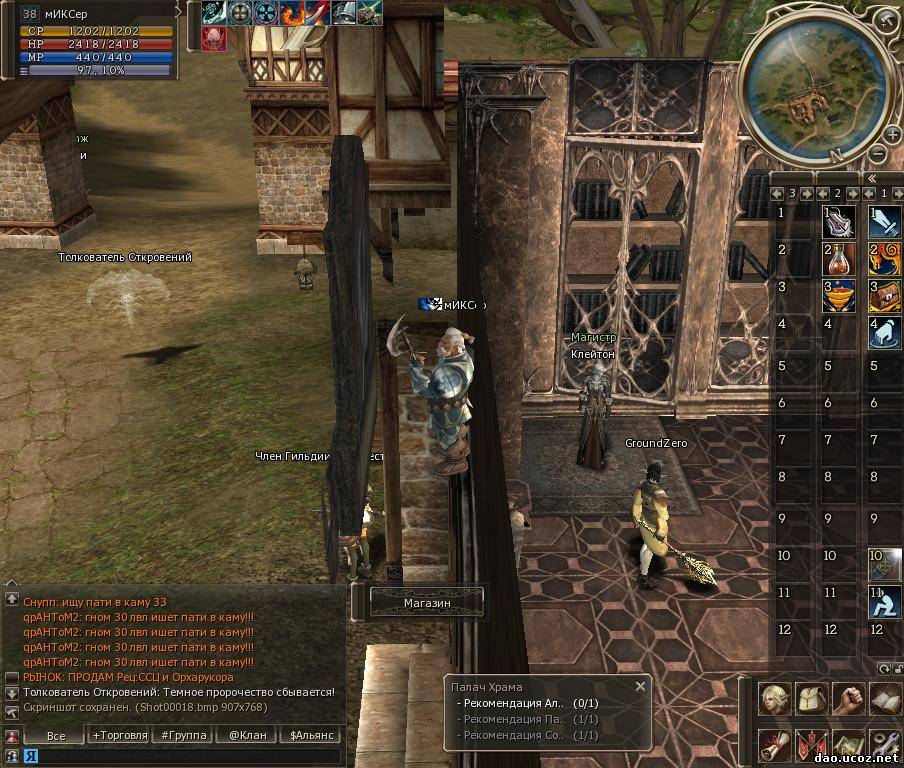The image size is (904, 768).
Task: Switch to the Все chat tab
Action: pos(56,736)
